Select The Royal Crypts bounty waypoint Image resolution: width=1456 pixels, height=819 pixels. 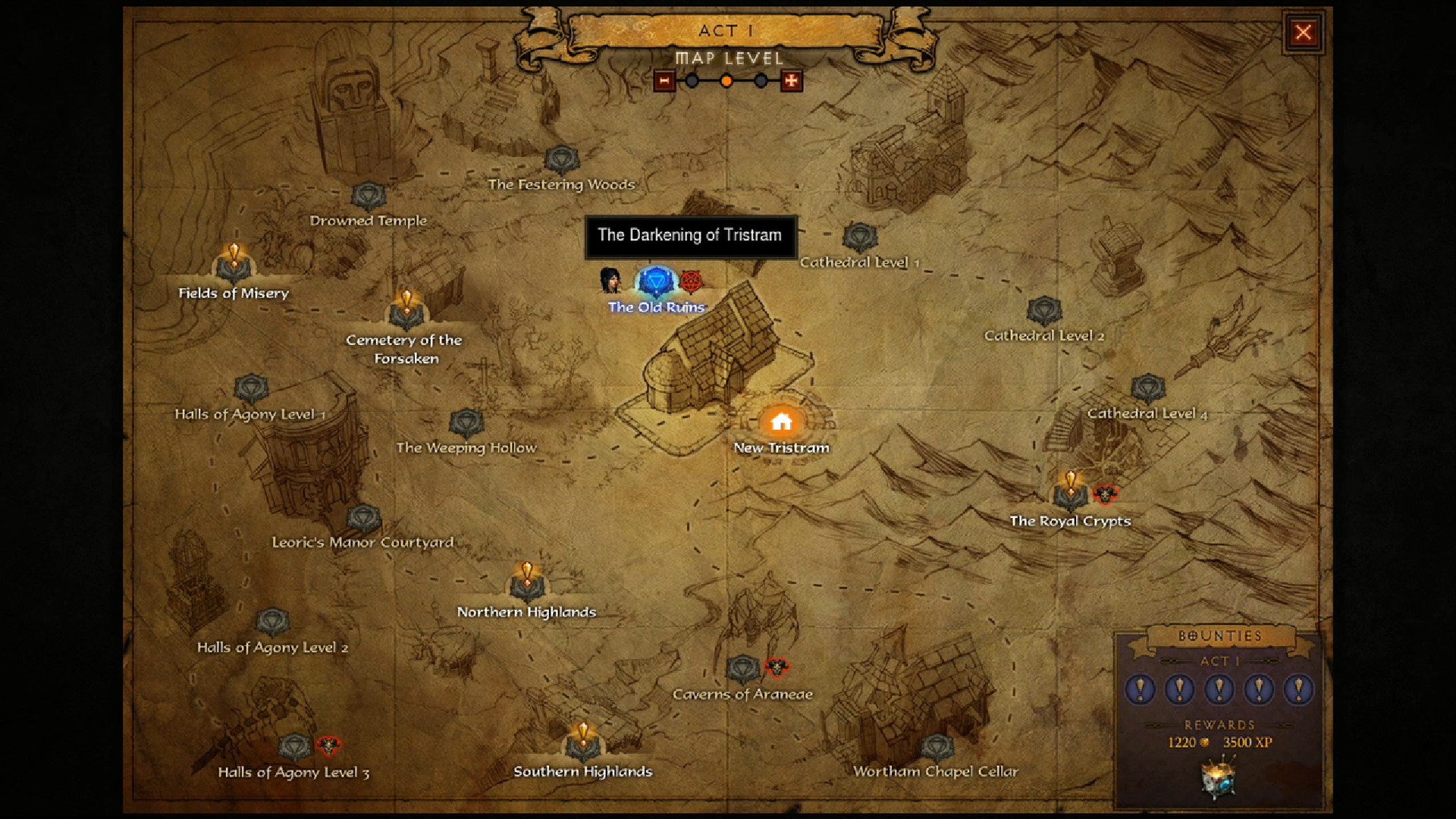click(x=1071, y=493)
